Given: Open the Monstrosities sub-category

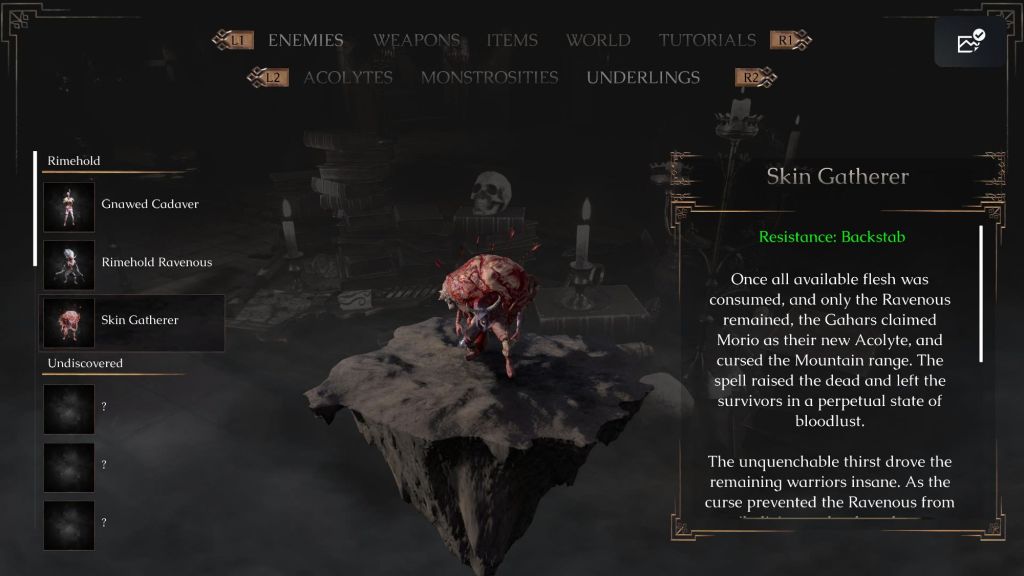Looking at the screenshot, I should pos(489,78).
